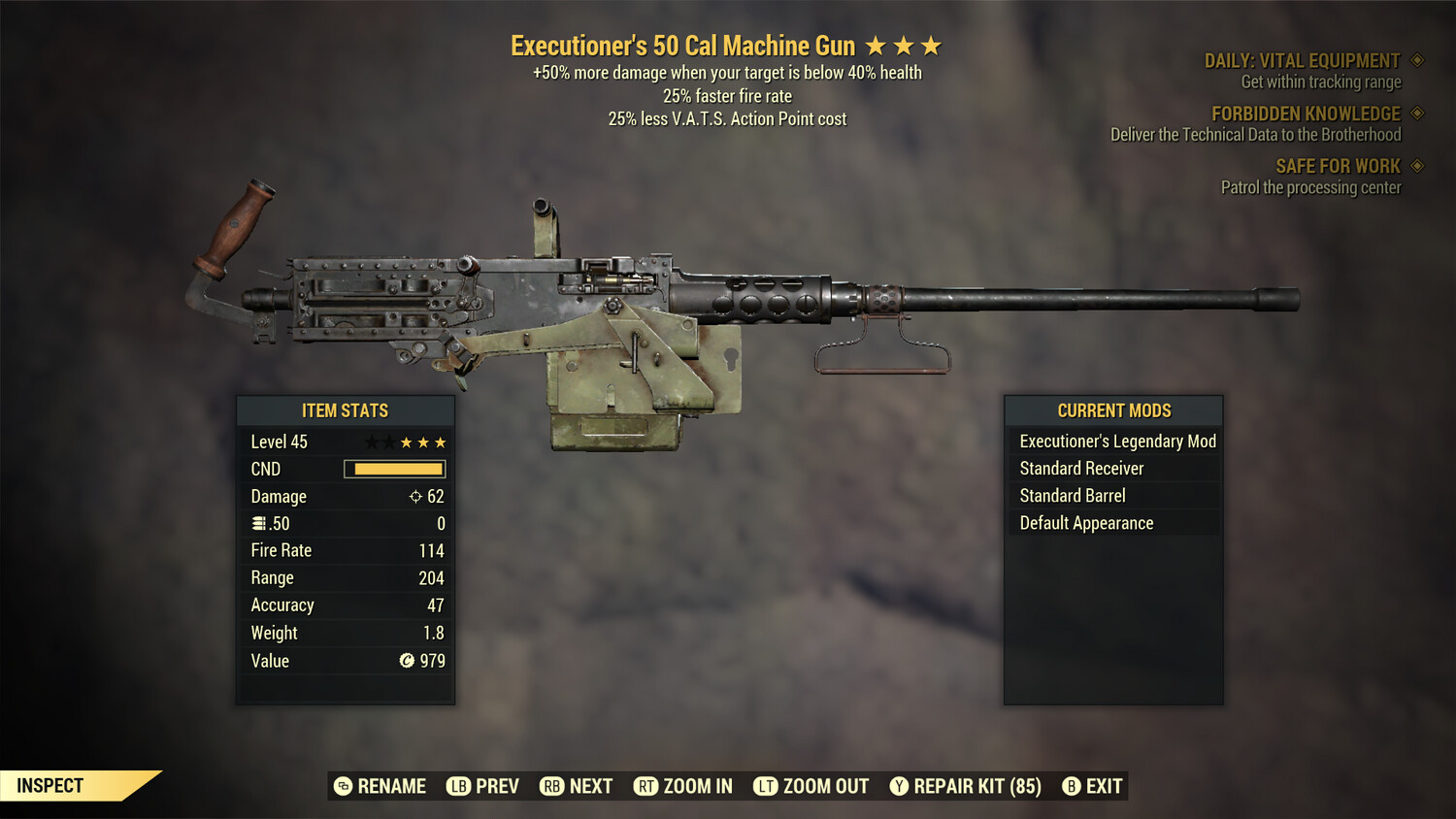This screenshot has width=1456, height=819.
Task: Click the Y Repair Kit button icon
Action: 899,786
